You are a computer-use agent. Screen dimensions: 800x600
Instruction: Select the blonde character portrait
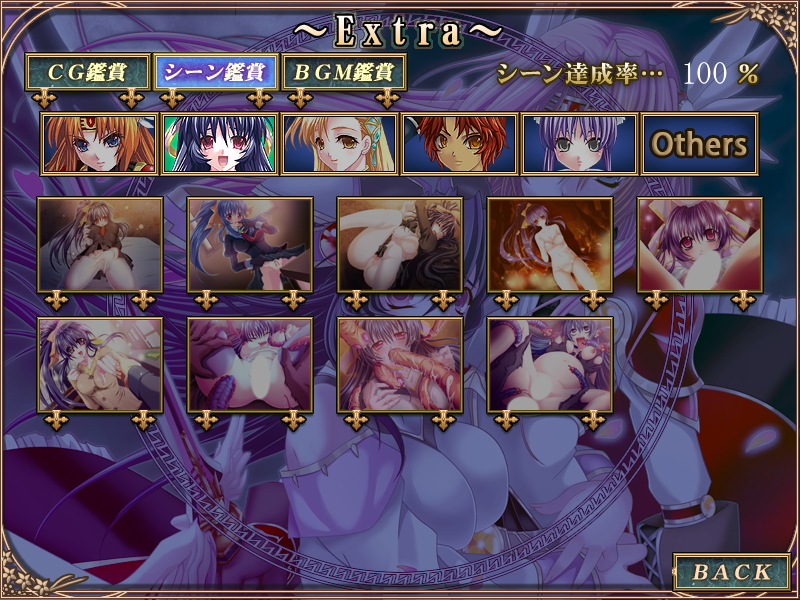point(339,144)
